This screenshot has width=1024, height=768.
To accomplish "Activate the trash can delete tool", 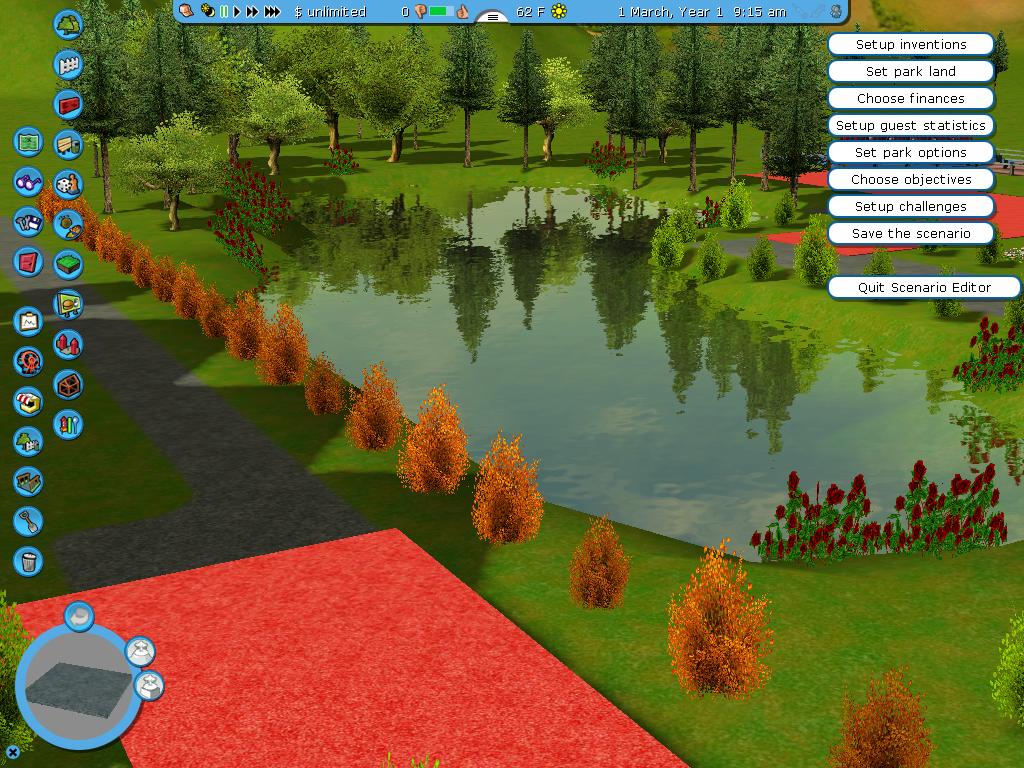I will (x=28, y=561).
